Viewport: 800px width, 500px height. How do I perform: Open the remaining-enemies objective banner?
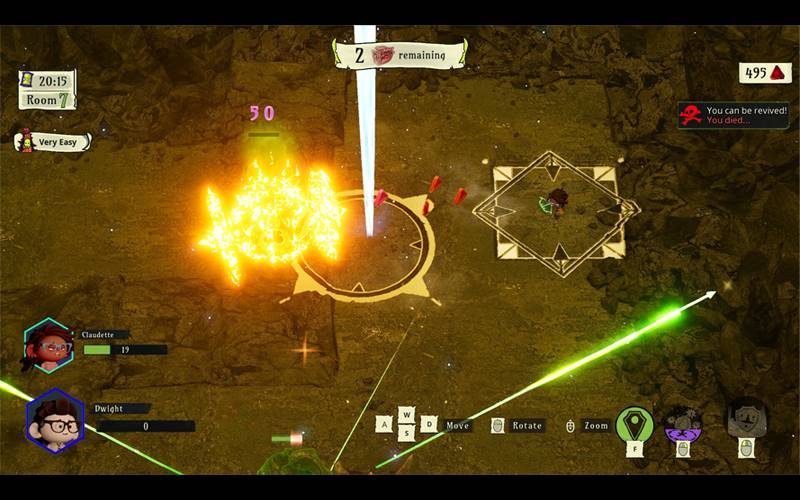(x=400, y=56)
